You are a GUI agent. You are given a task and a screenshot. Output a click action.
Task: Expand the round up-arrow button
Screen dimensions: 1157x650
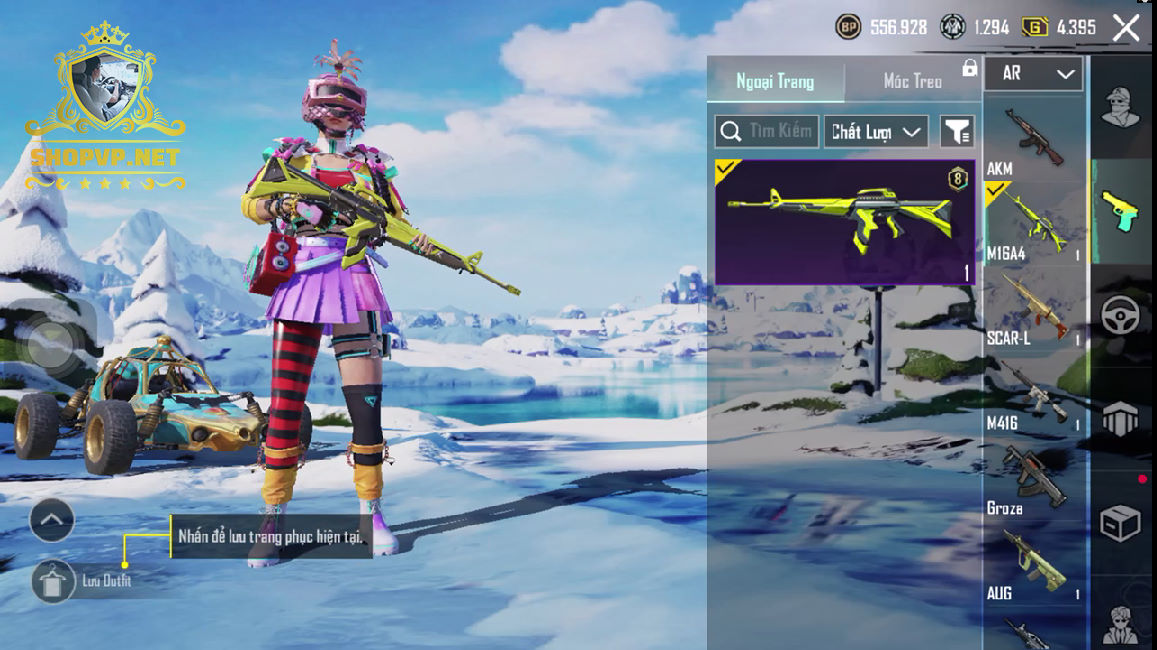(x=52, y=520)
